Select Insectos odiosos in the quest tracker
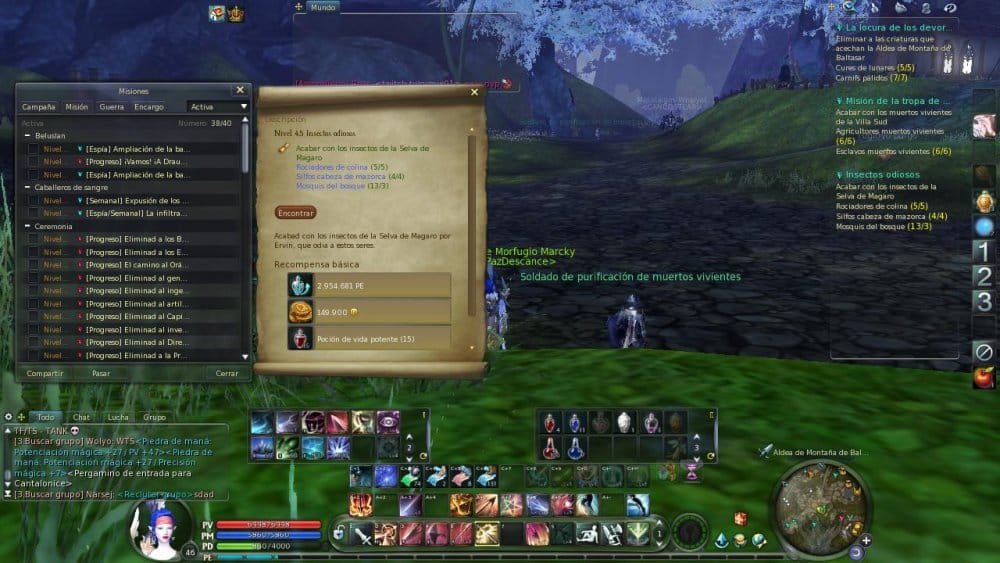 [x=884, y=174]
